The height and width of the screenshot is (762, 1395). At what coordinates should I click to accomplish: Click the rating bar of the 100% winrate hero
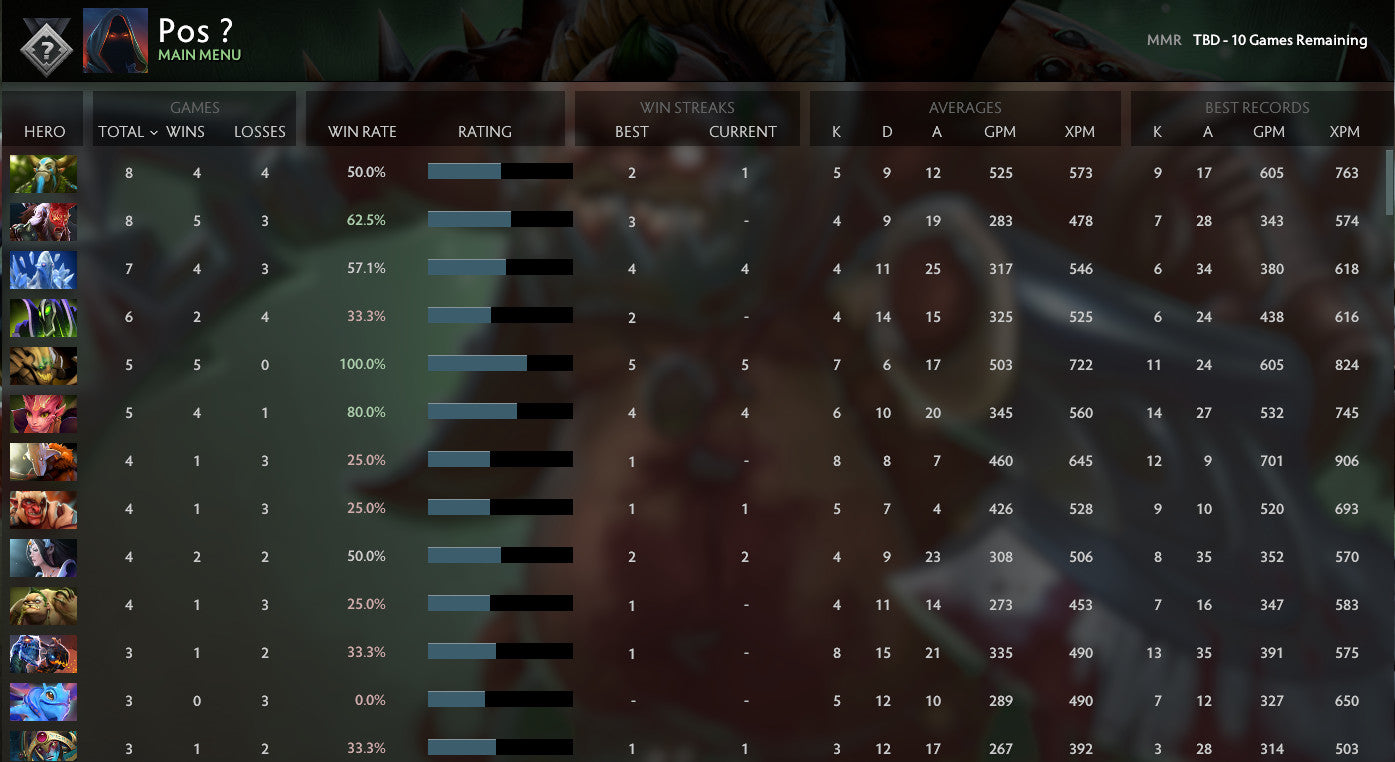(500, 364)
